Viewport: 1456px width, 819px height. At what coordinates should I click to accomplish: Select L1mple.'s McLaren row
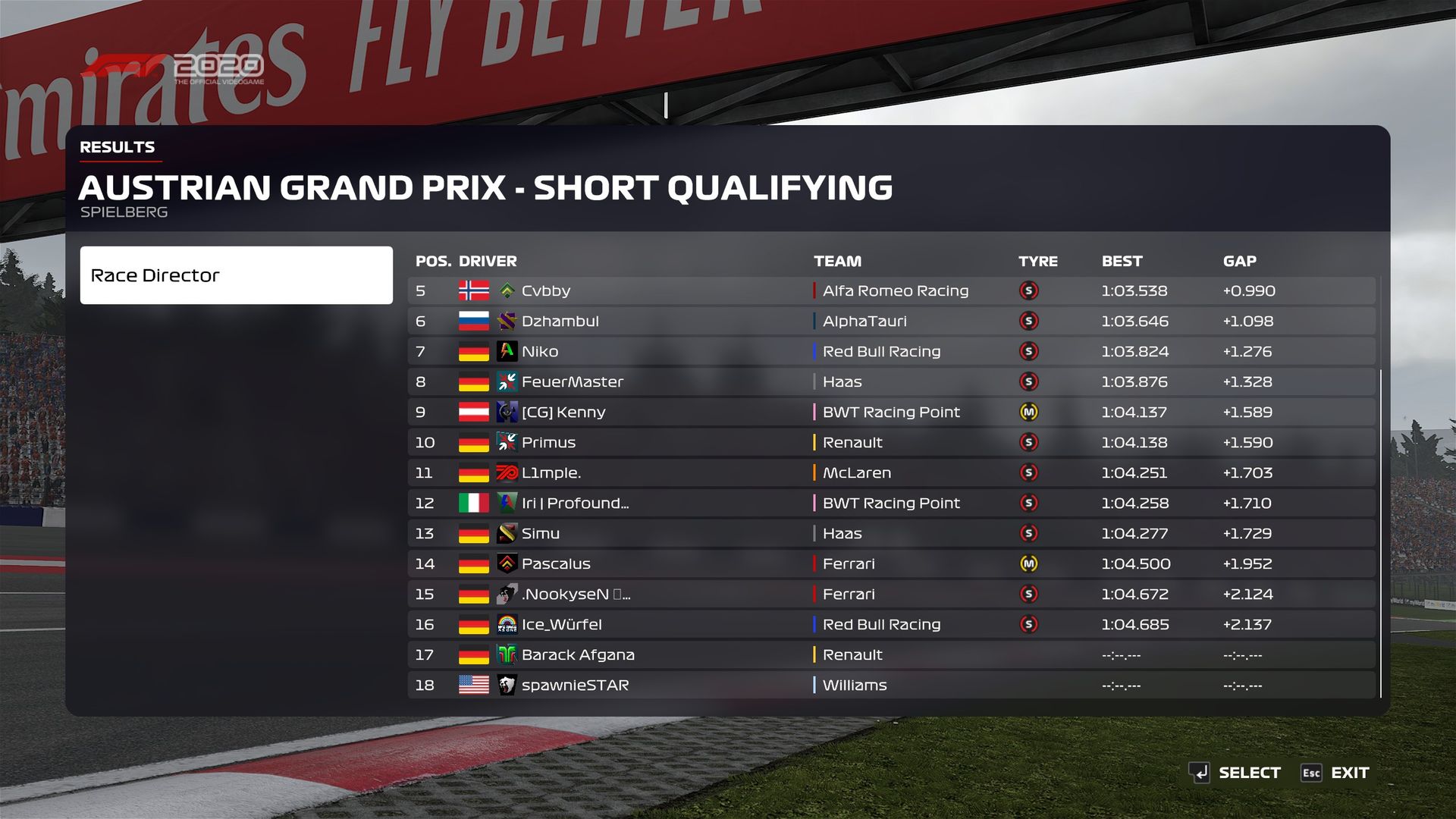click(891, 473)
